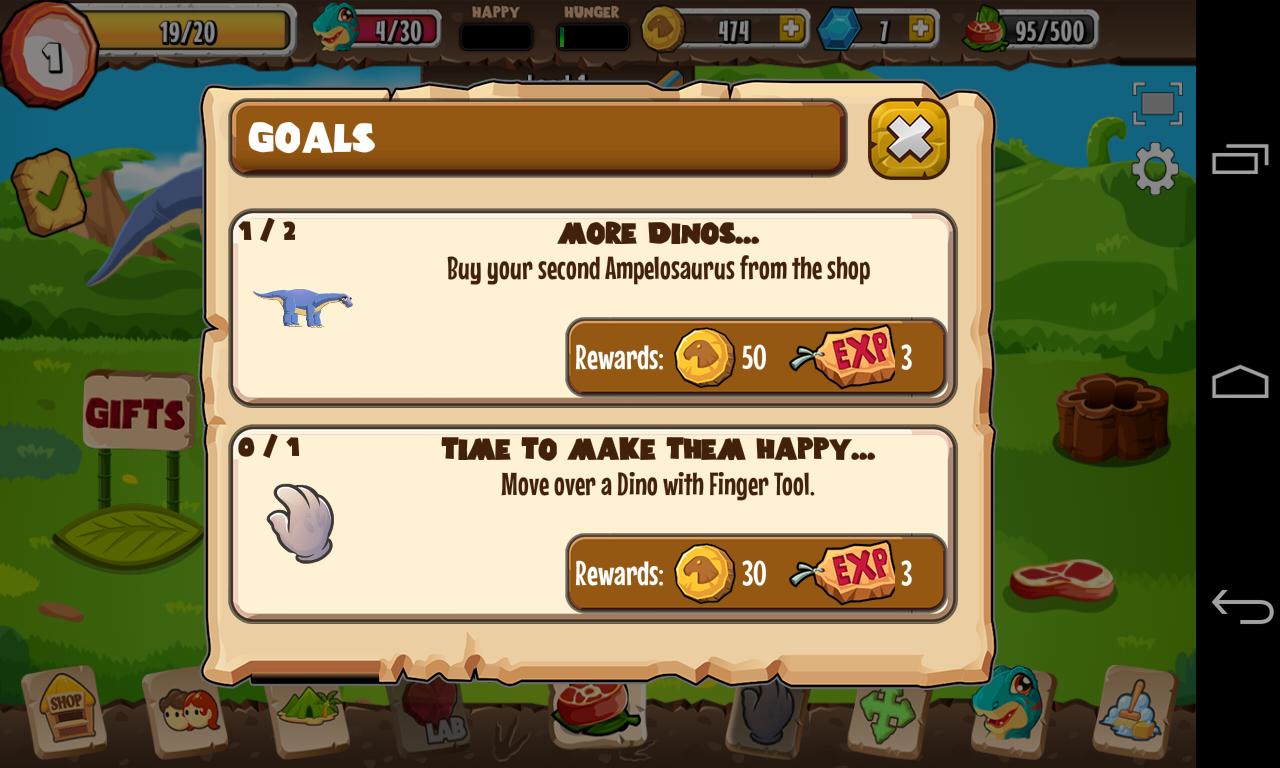Select the green dino icon in toolbar
Screen dimensions: 1280x768
[1008, 704]
